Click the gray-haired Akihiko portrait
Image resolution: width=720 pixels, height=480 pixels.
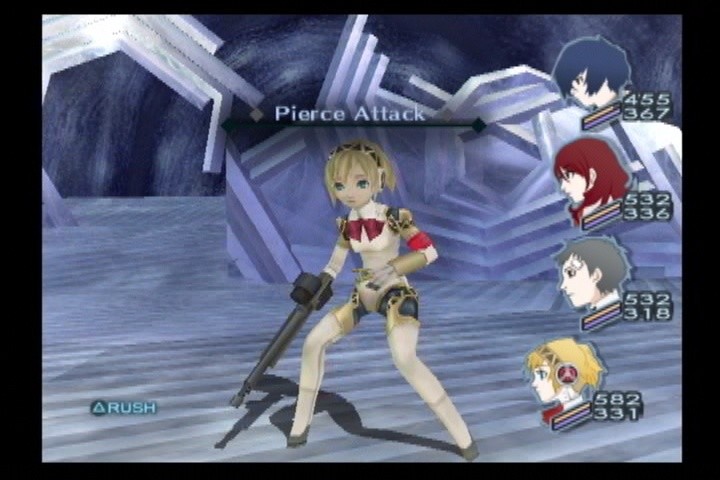click(591, 271)
